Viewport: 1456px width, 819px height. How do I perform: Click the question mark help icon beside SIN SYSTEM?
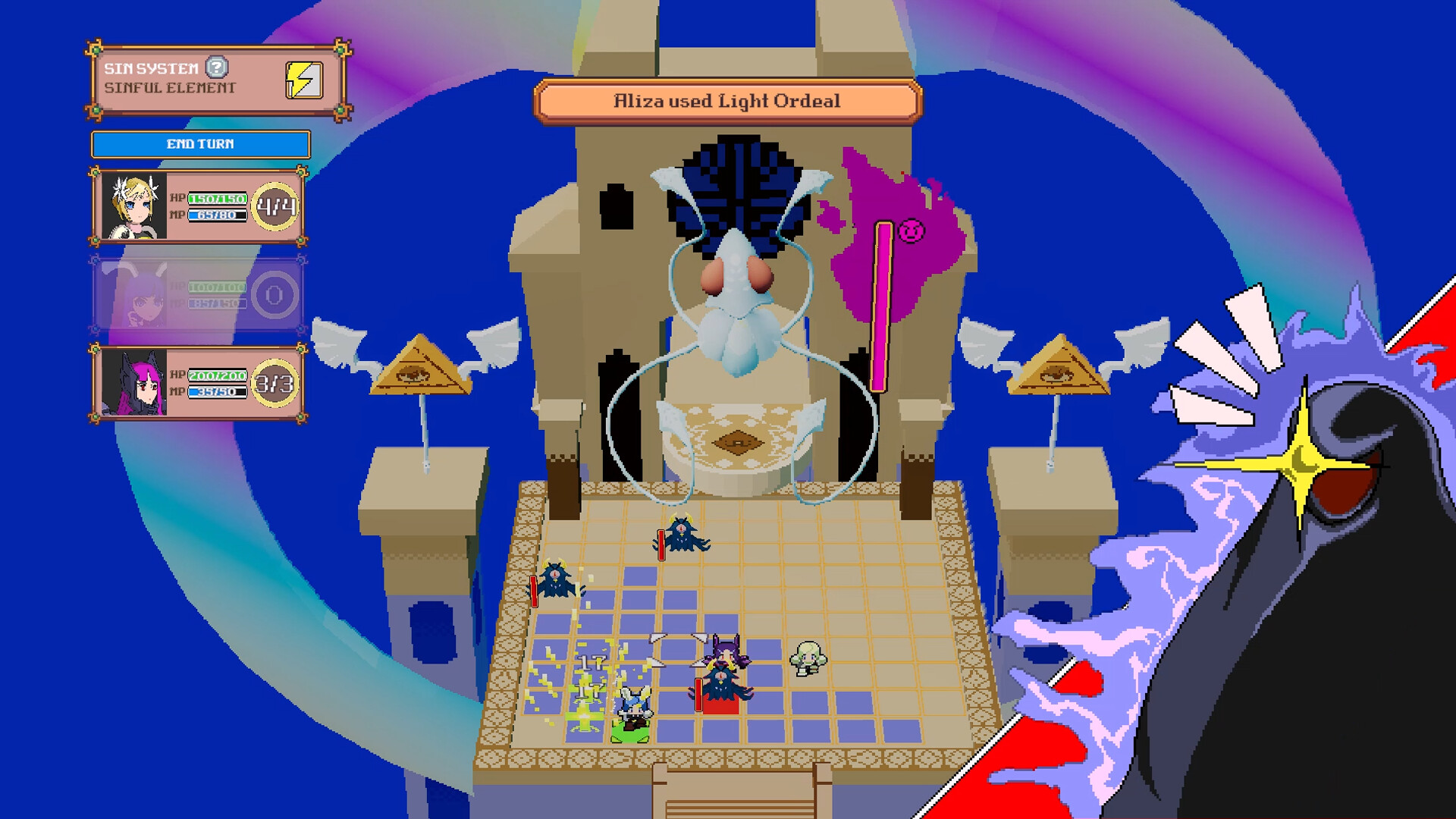(218, 67)
